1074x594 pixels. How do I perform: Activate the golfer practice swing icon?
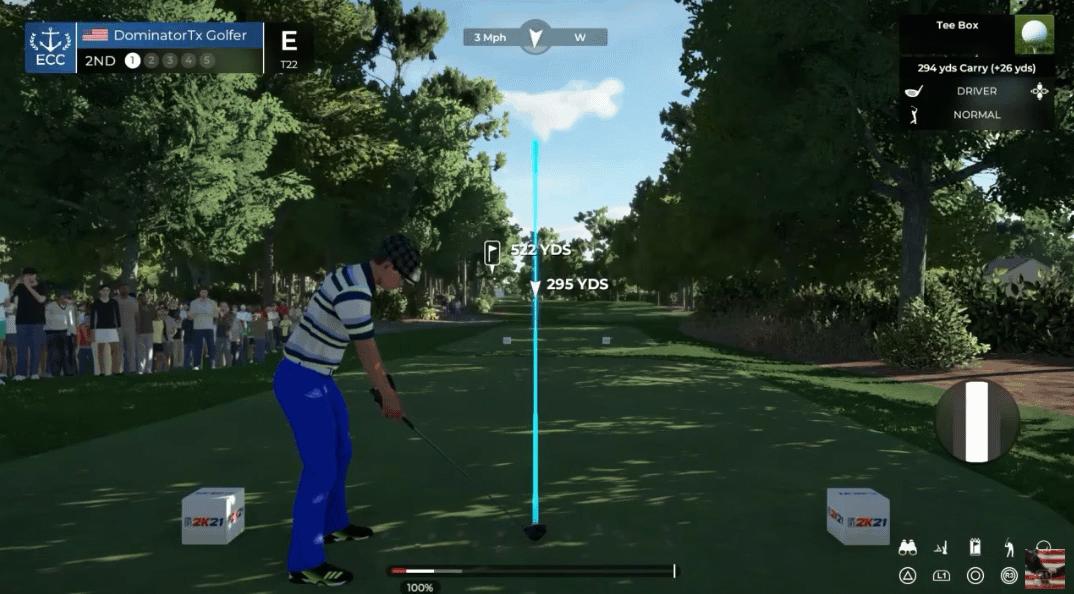point(1009,547)
